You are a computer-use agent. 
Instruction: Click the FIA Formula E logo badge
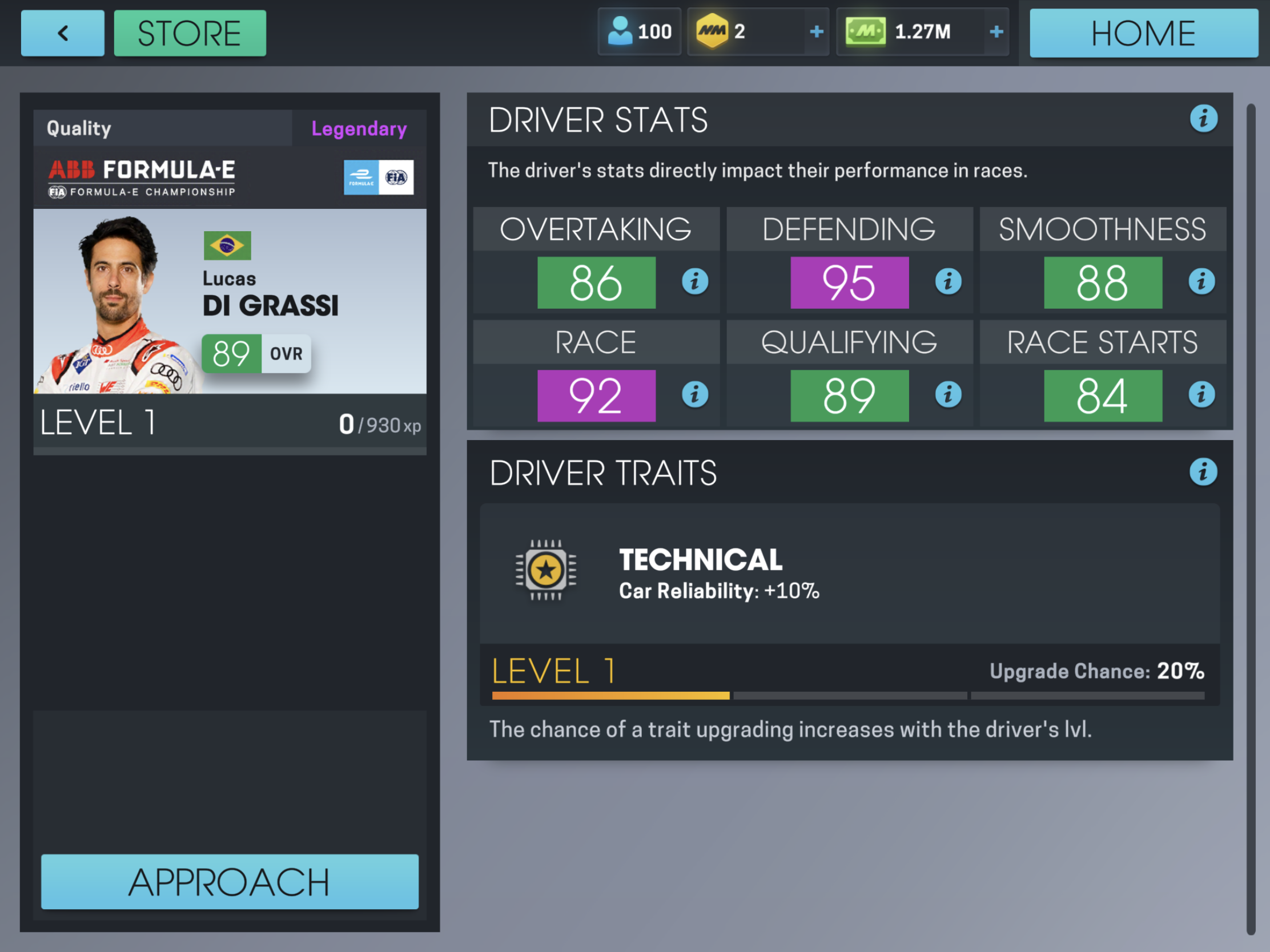379,178
